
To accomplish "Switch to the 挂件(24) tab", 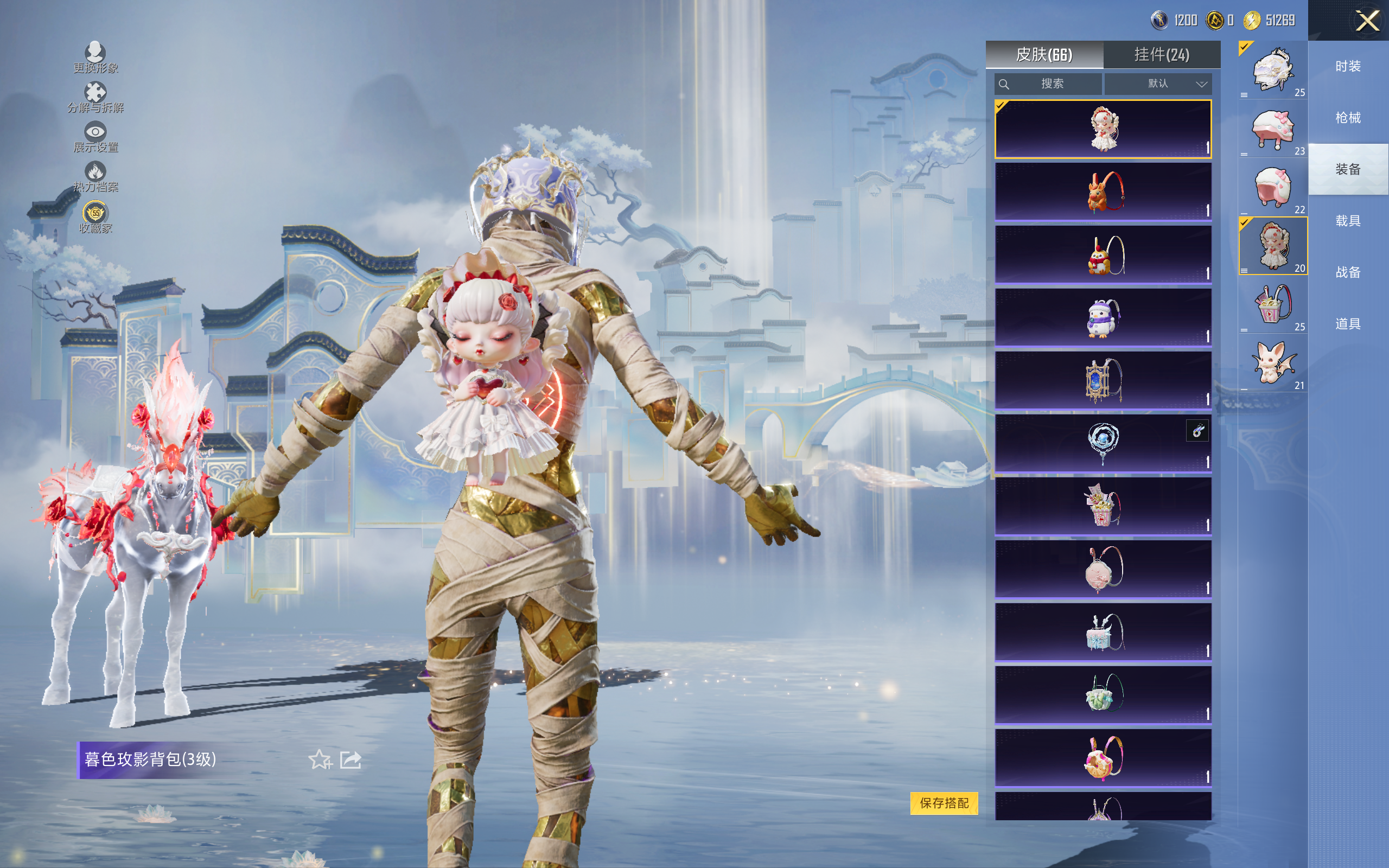I will pyautogui.click(x=1161, y=55).
